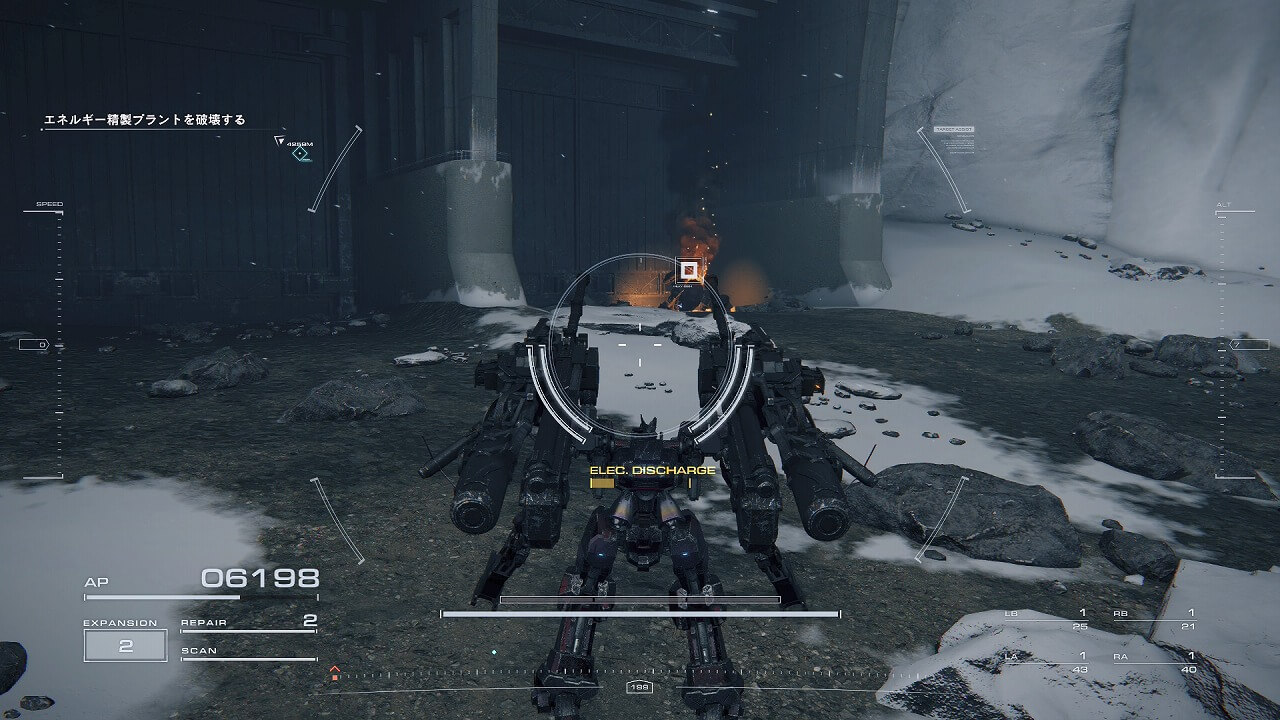Use the Repair kit indicator
The height and width of the screenshot is (720, 1280).
(248, 623)
